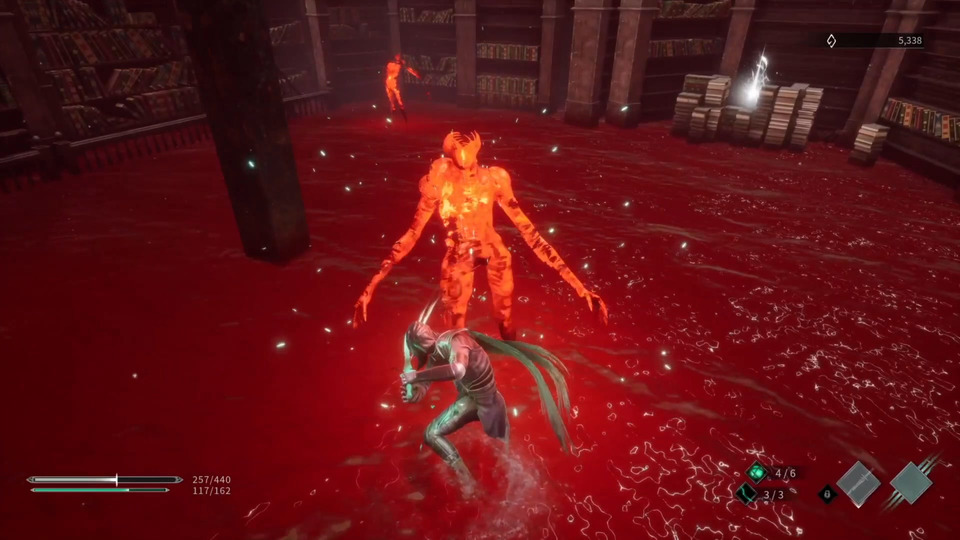Screen dimensions: 960x540
Task: Select the green healing potion icon
Action: (x=757, y=473)
